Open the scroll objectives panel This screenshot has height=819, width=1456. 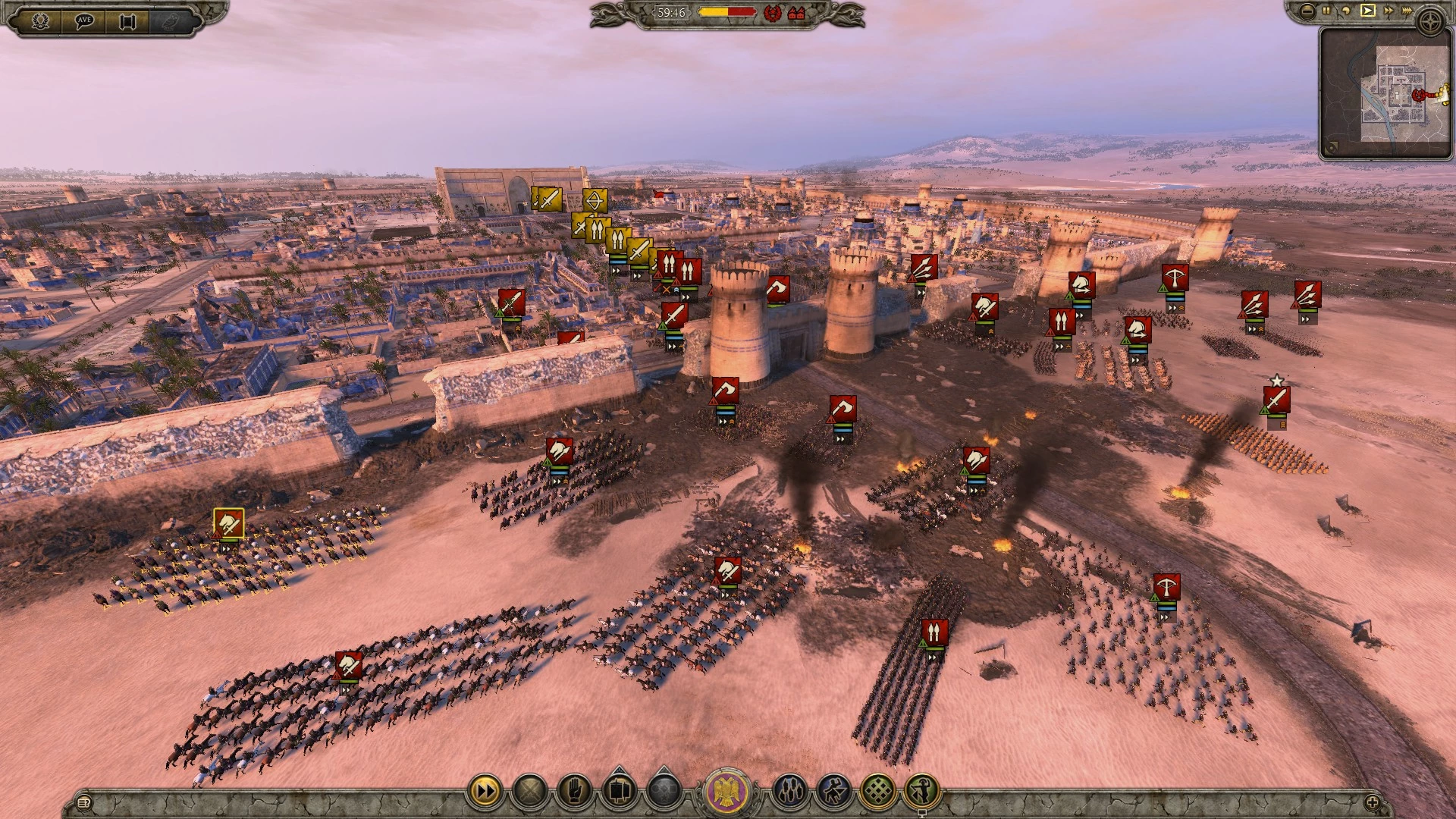[x=127, y=20]
